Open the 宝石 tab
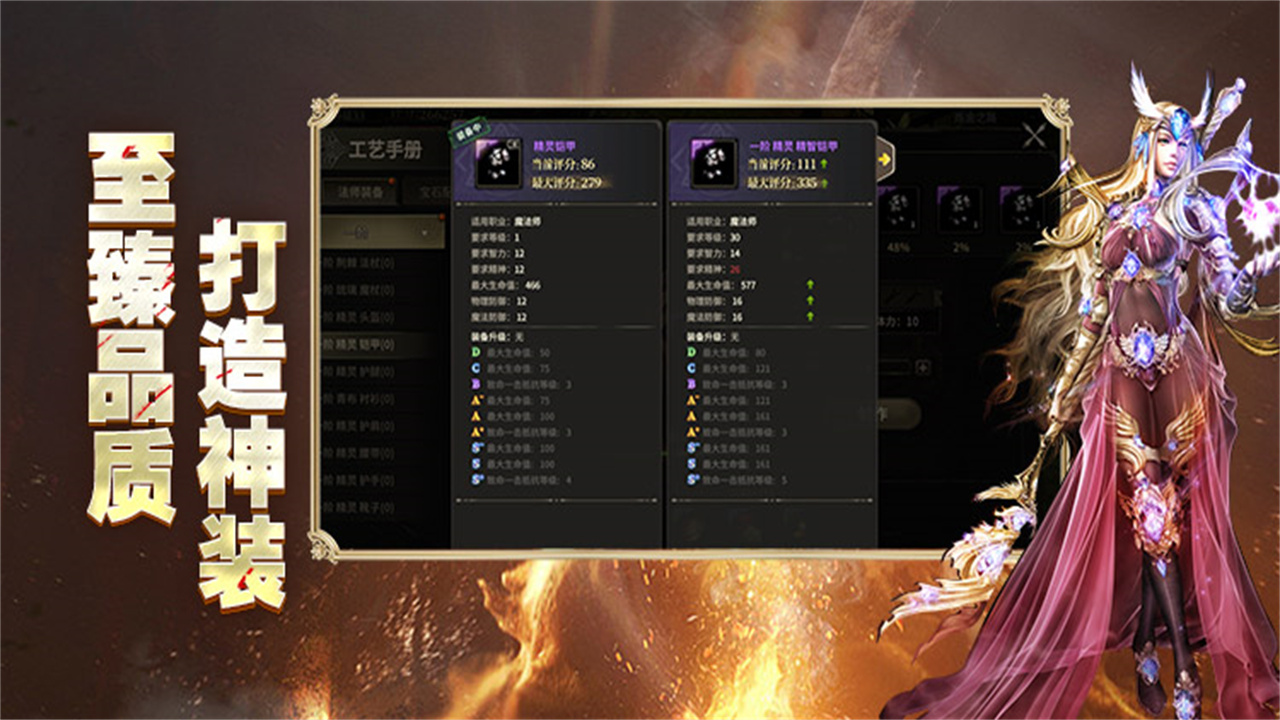1280x720 pixels. tap(433, 191)
